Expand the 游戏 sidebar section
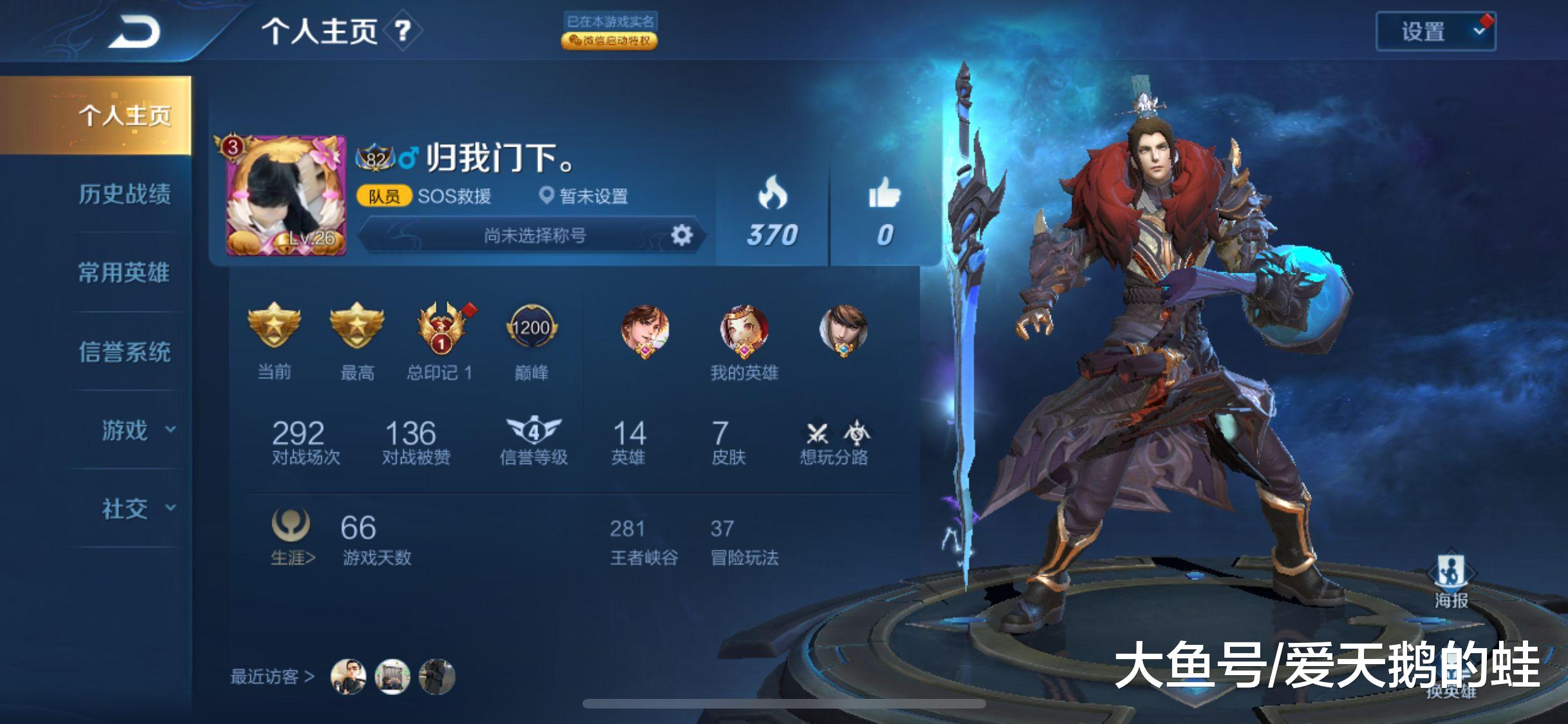1568x724 pixels. pyautogui.click(x=126, y=431)
